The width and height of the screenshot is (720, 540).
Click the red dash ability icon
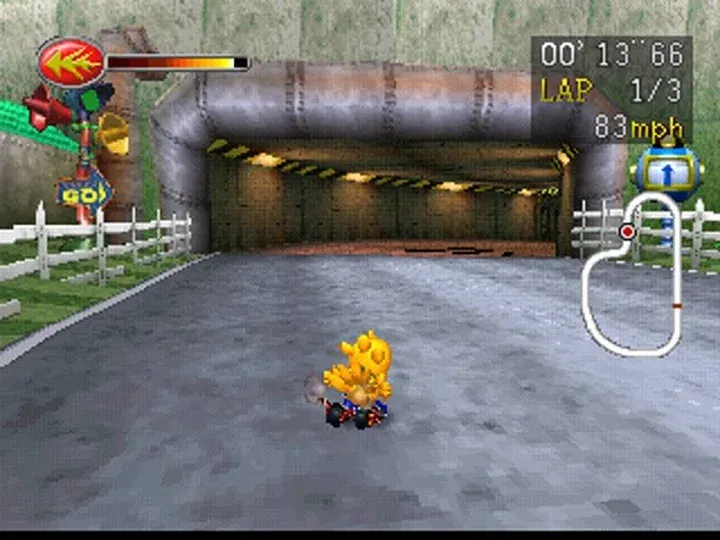pyautogui.click(x=70, y=64)
